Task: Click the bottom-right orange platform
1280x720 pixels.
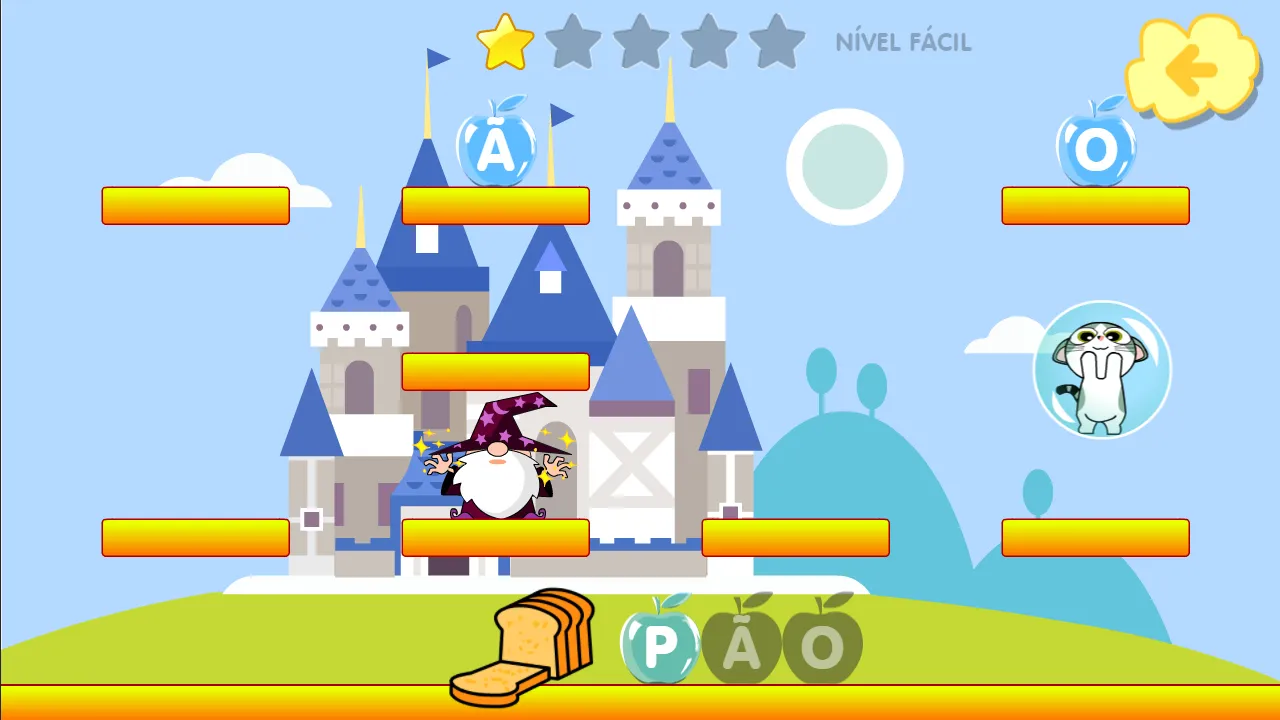Action: [x=1095, y=537]
